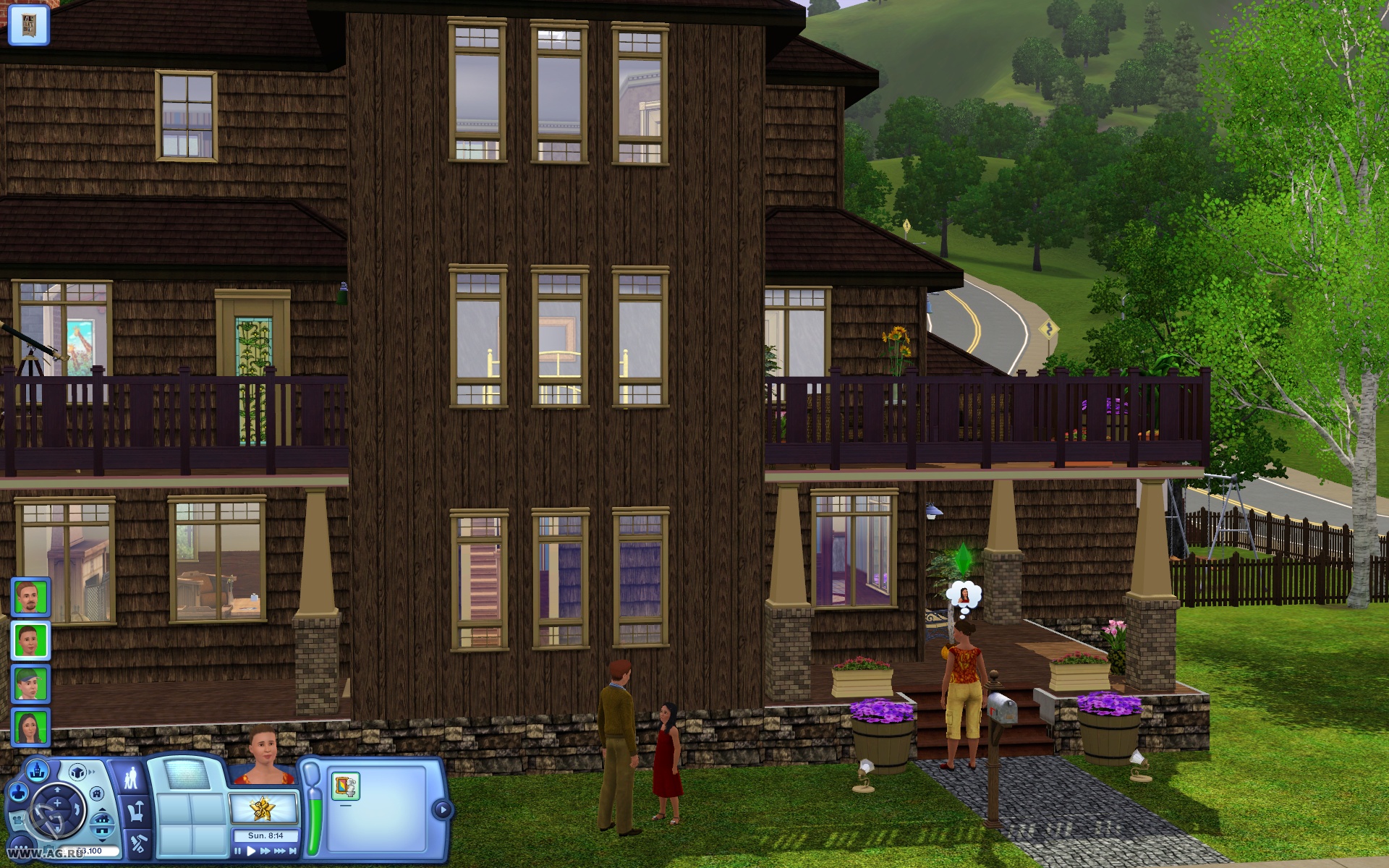Viewport: 1389px width, 868px height.
Task: Open the wardrobe icon in the top corner
Action: 28,23
